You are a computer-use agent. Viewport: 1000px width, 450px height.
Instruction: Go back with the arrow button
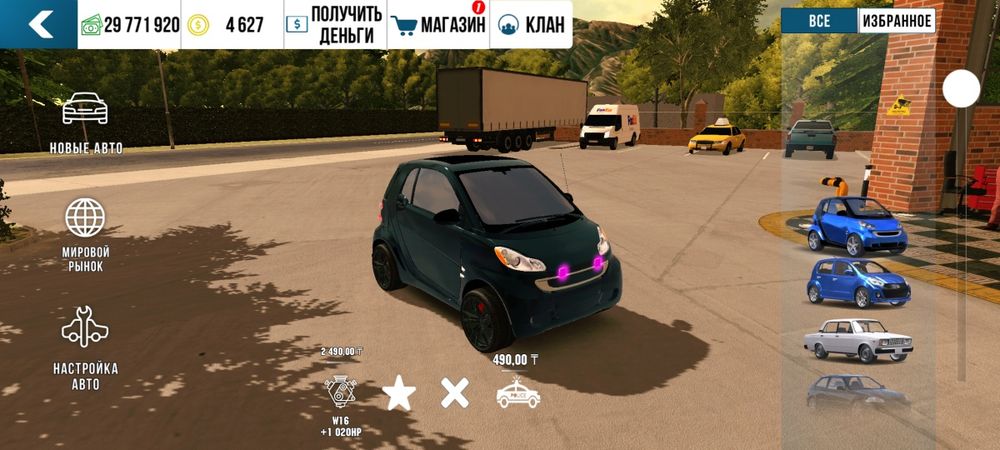click(x=39, y=24)
